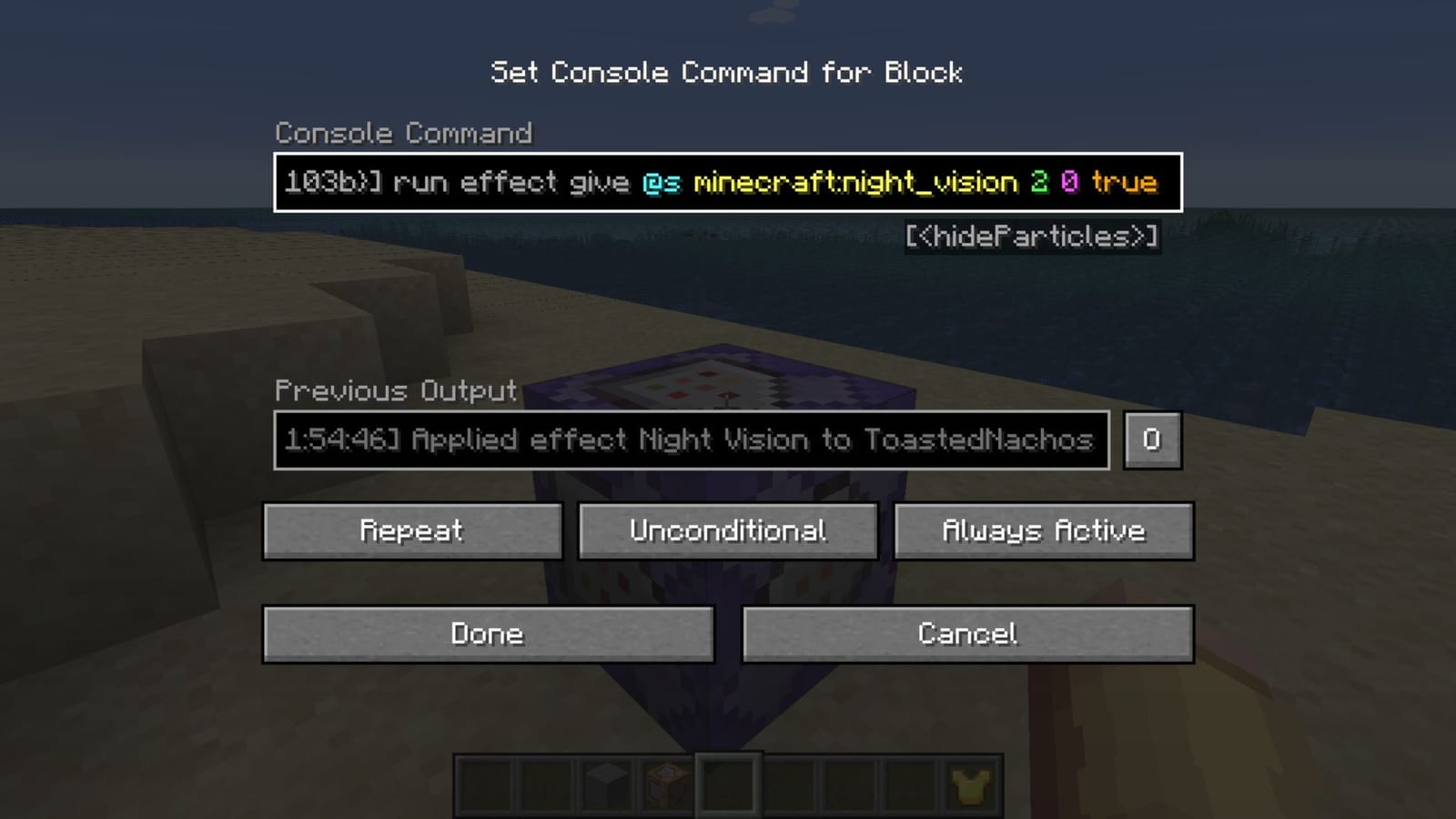Click inside the Console Command input field
Screen dimensions: 1456x819
coord(728,182)
